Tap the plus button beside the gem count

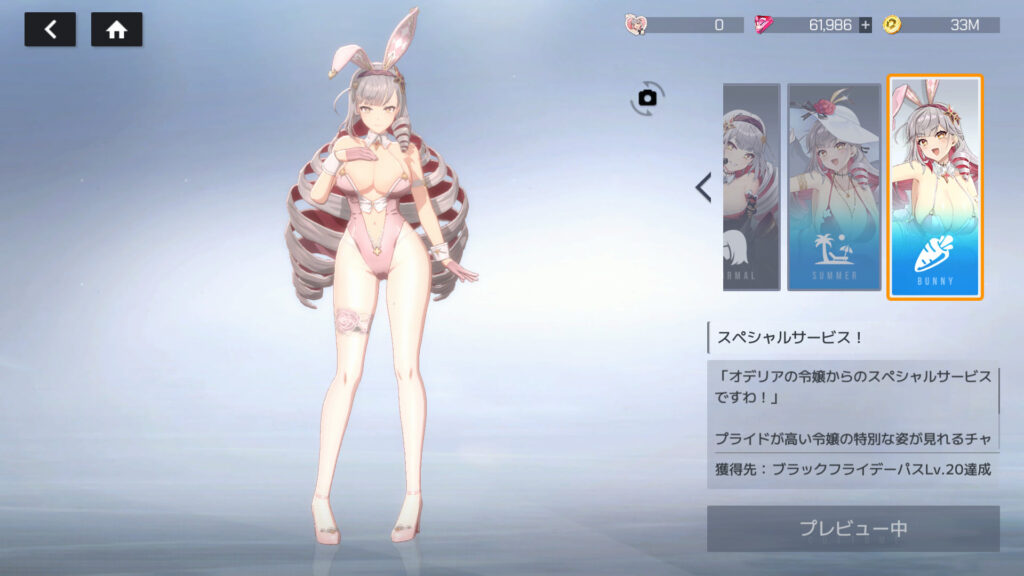click(865, 25)
